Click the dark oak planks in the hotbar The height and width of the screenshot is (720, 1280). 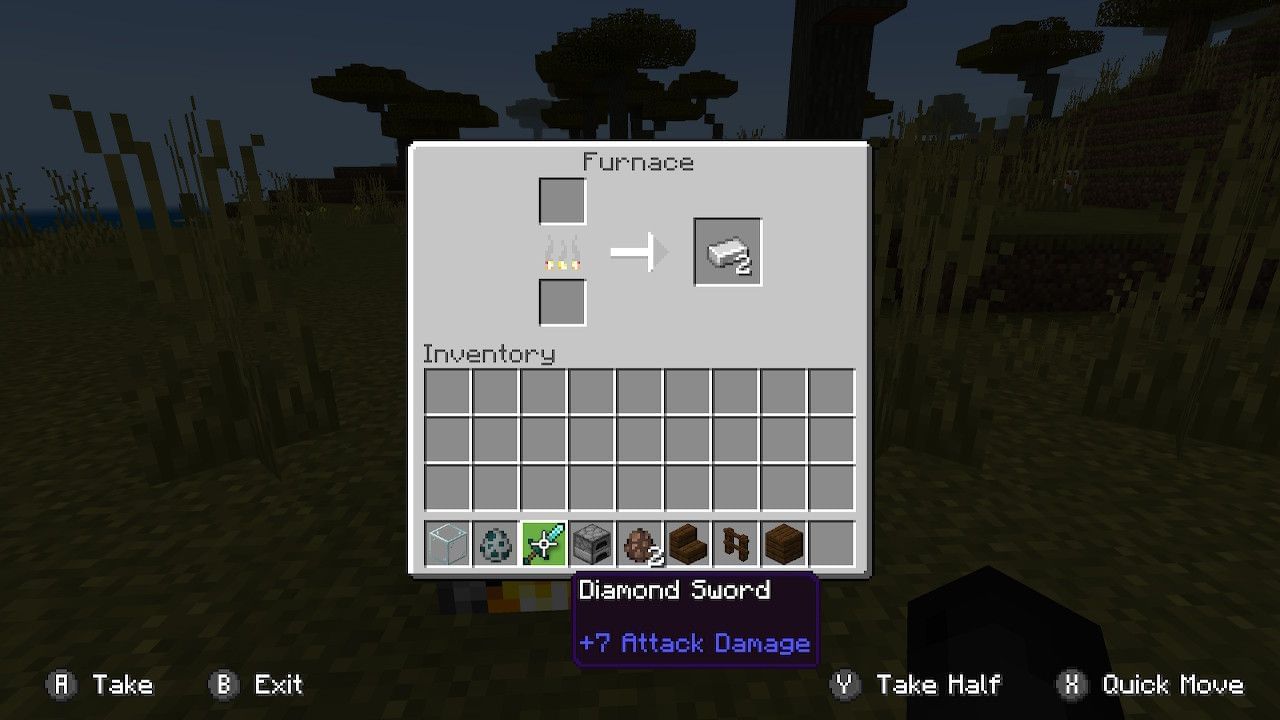pyautogui.click(x=783, y=543)
